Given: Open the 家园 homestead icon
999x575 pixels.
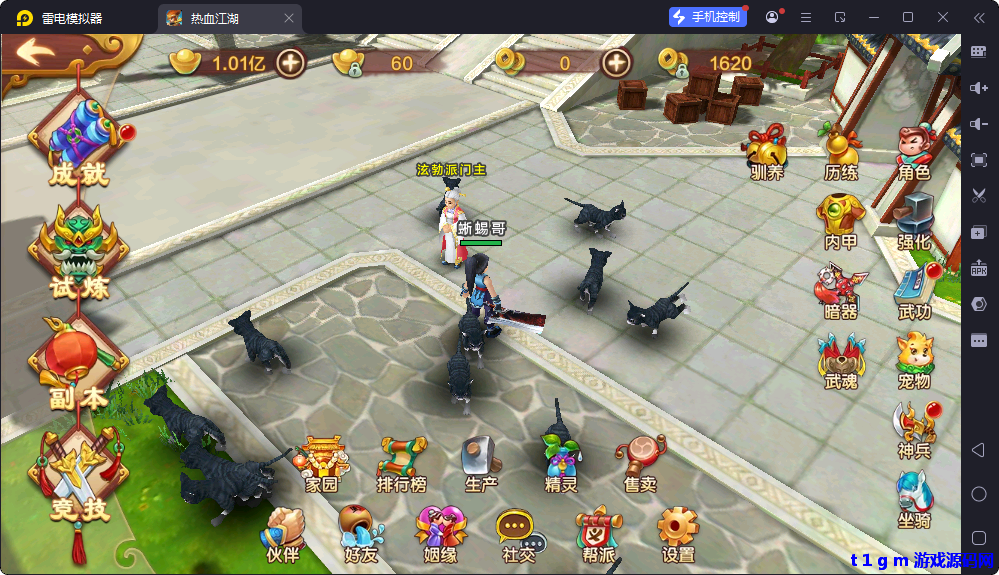Looking at the screenshot, I should [322, 465].
